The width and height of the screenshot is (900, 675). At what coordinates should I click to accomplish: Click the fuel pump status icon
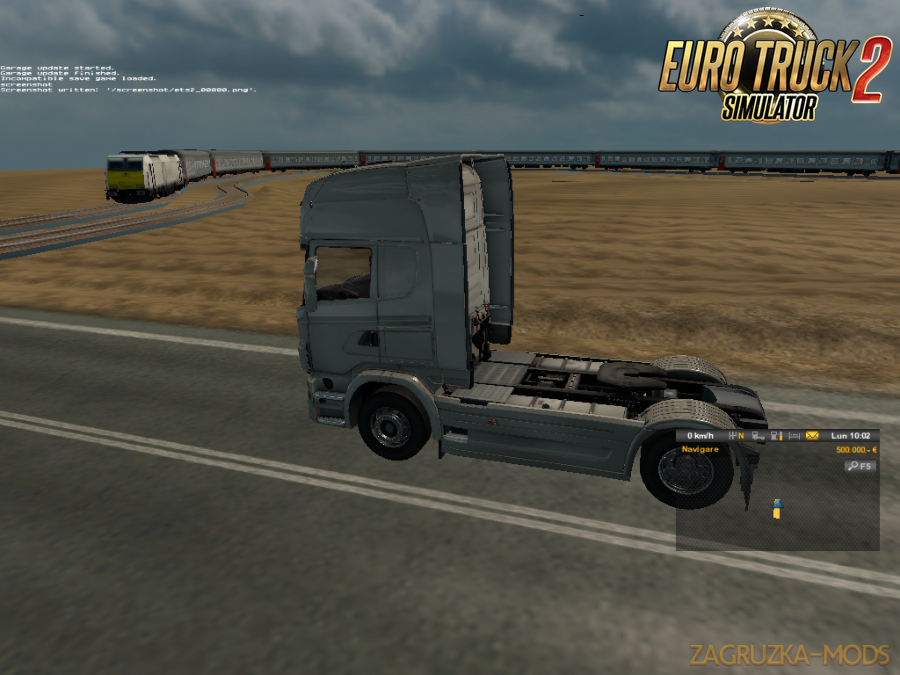pos(776,436)
